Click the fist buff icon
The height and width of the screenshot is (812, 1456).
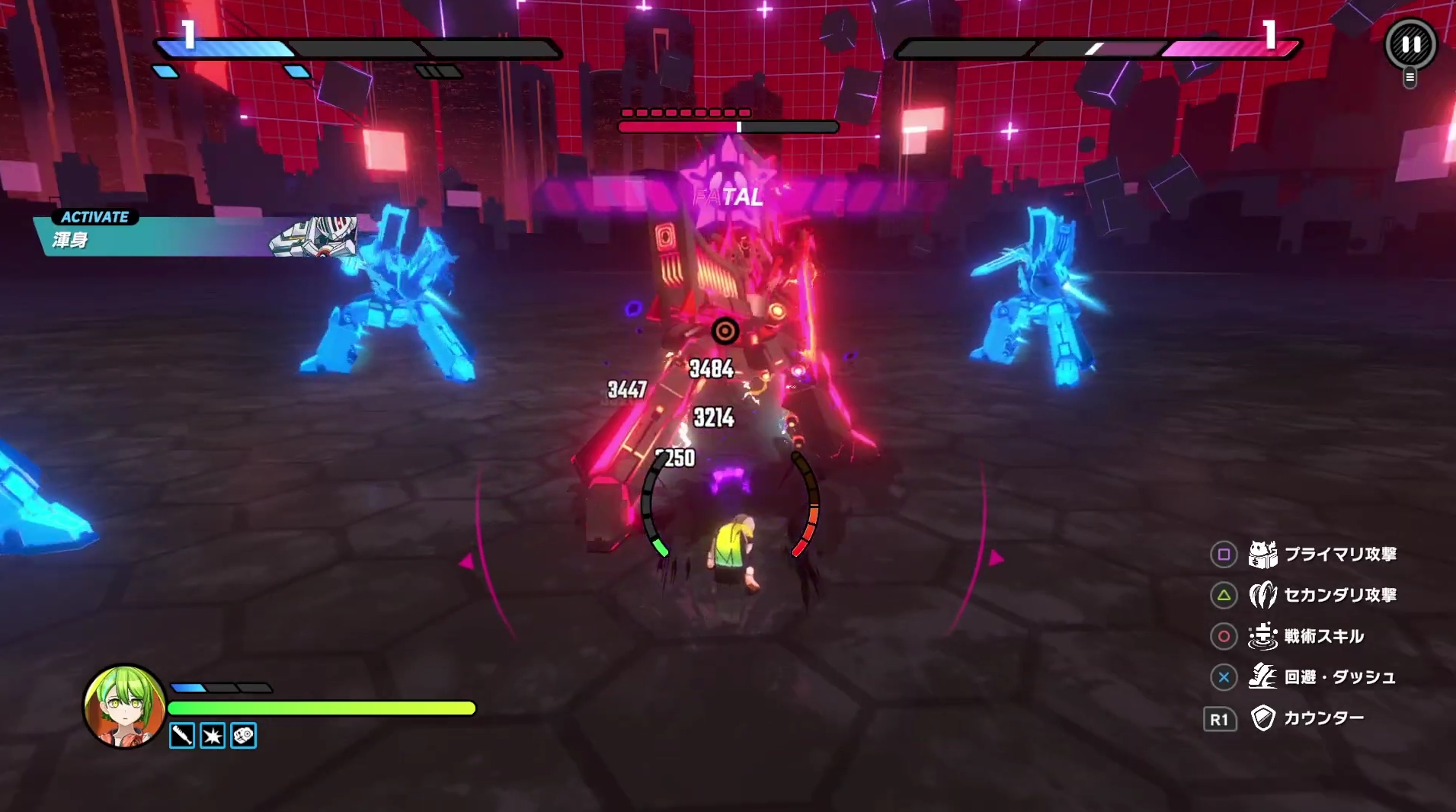pyautogui.click(x=243, y=736)
